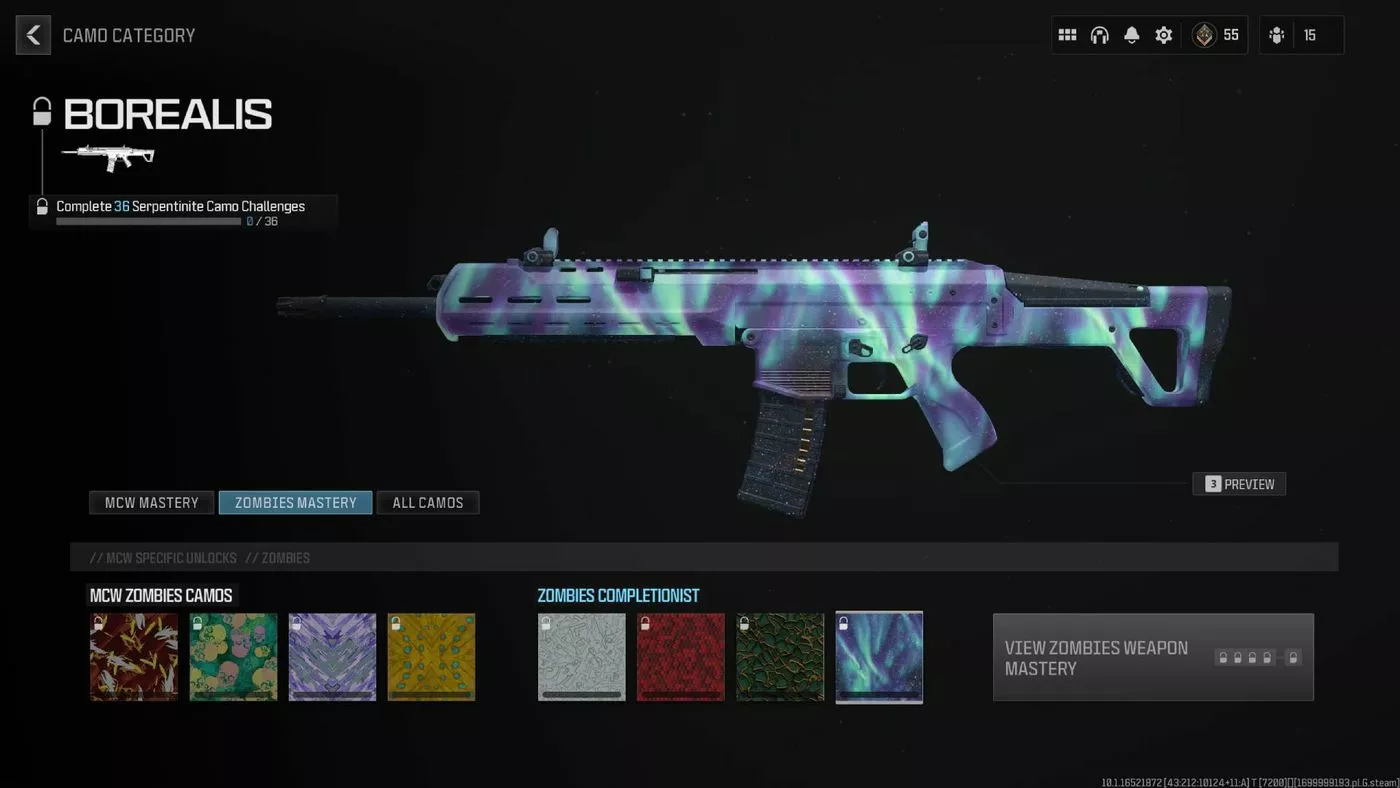Click the back arrow beside CAMO CATEGORY

click(x=33, y=34)
